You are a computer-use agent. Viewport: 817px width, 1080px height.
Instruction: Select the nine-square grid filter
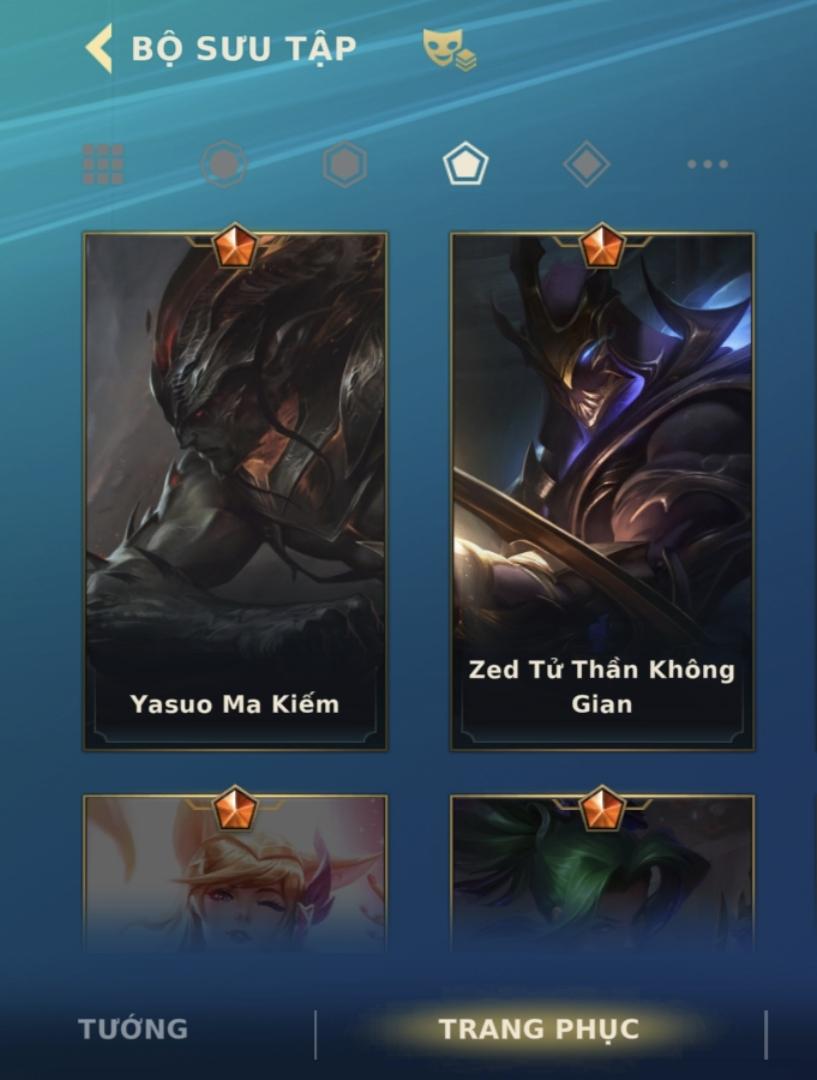click(x=103, y=164)
